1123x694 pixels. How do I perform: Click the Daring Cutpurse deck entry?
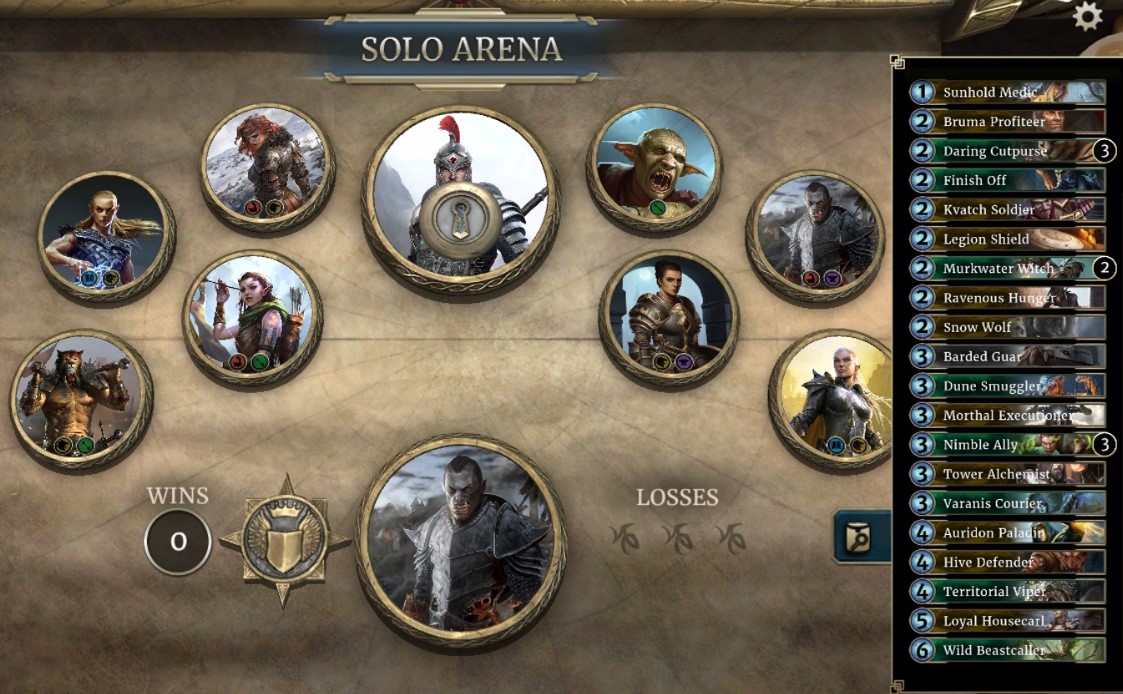tap(1007, 151)
